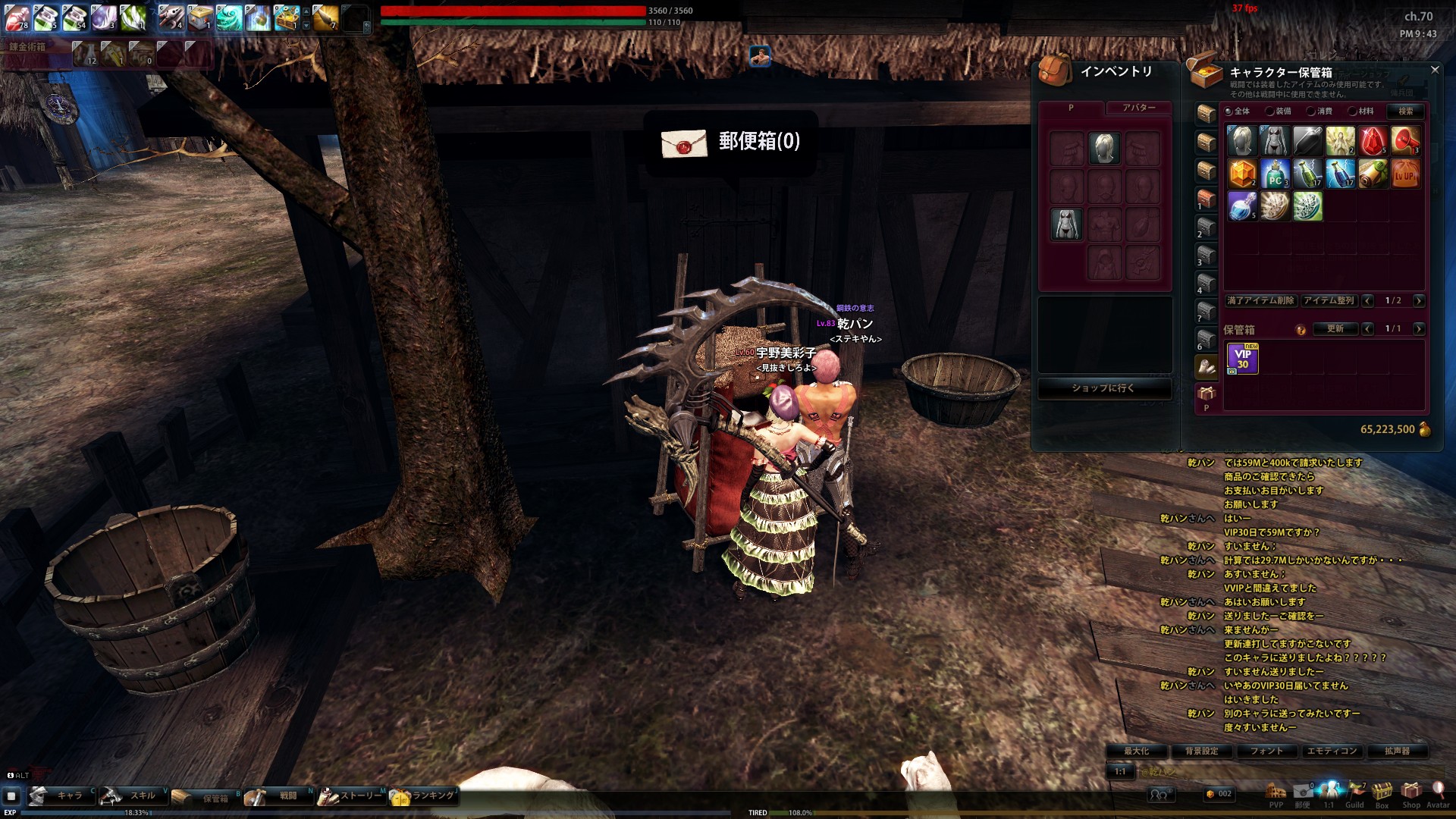Filter storage by 材料
Image resolution: width=1456 pixels, height=819 pixels.
(x=1353, y=111)
